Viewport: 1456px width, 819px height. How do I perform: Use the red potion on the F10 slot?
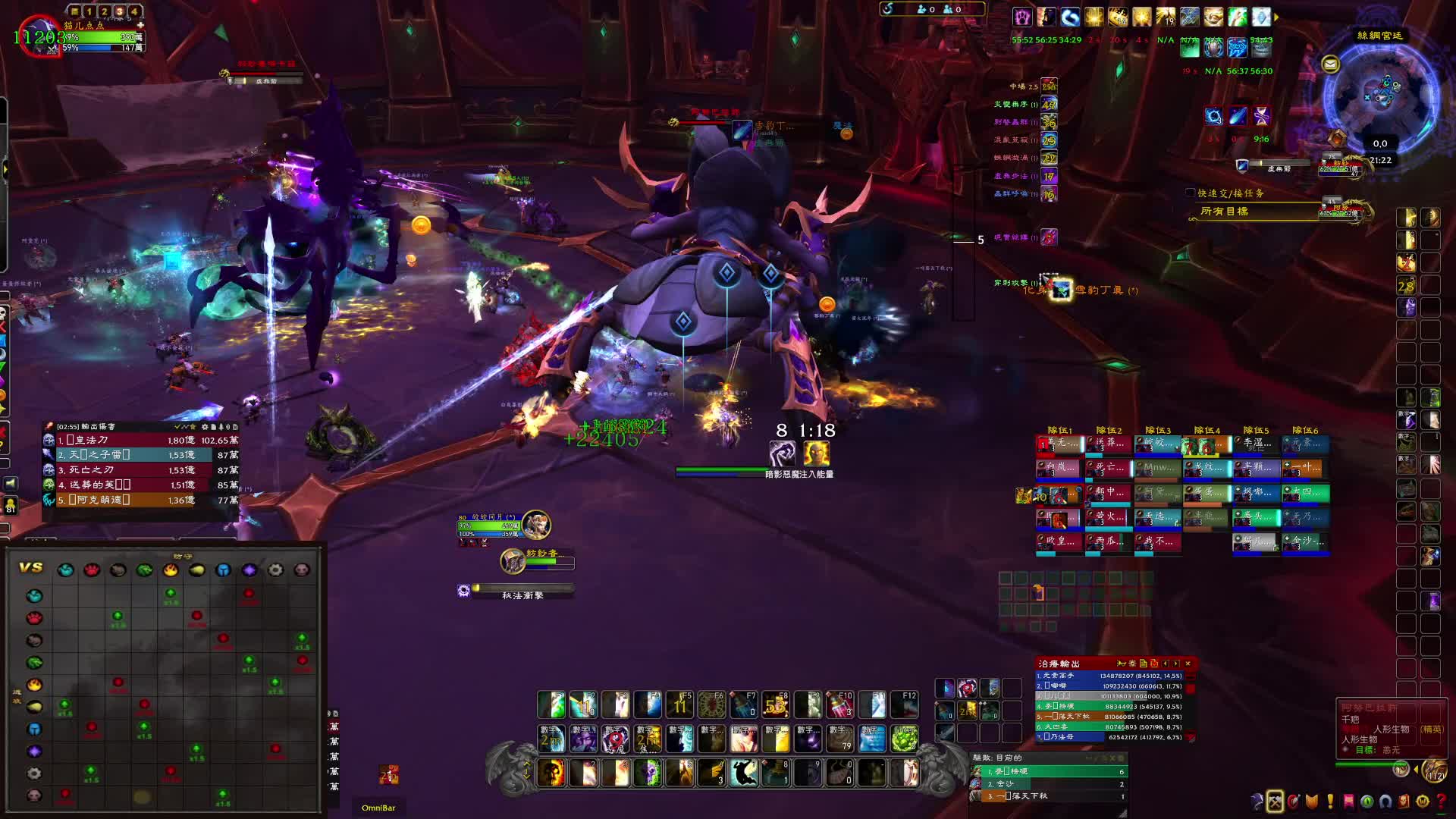[x=839, y=705]
